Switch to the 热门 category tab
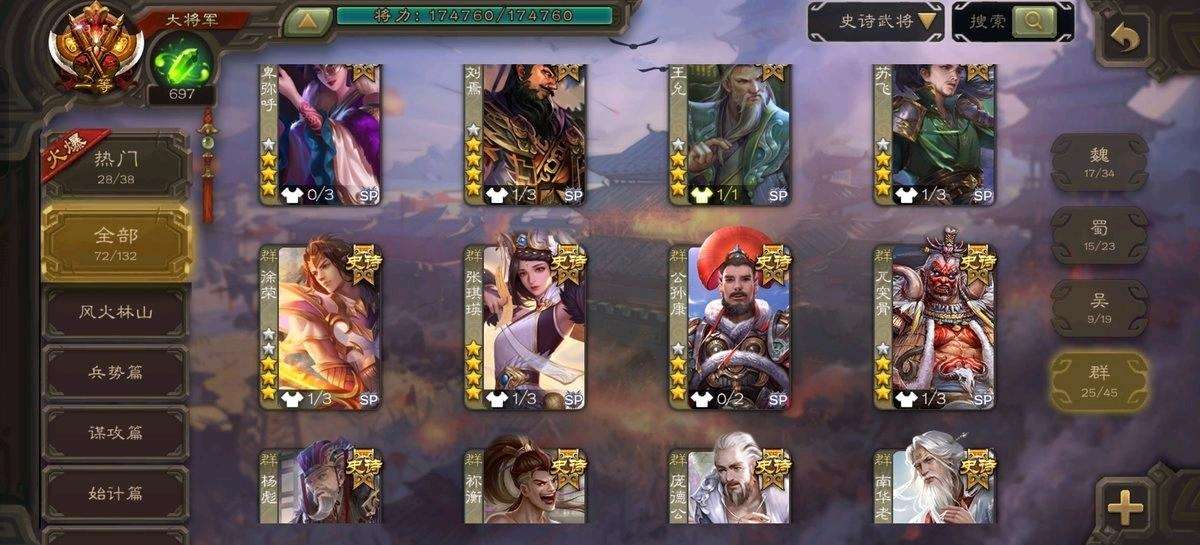 tap(116, 164)
